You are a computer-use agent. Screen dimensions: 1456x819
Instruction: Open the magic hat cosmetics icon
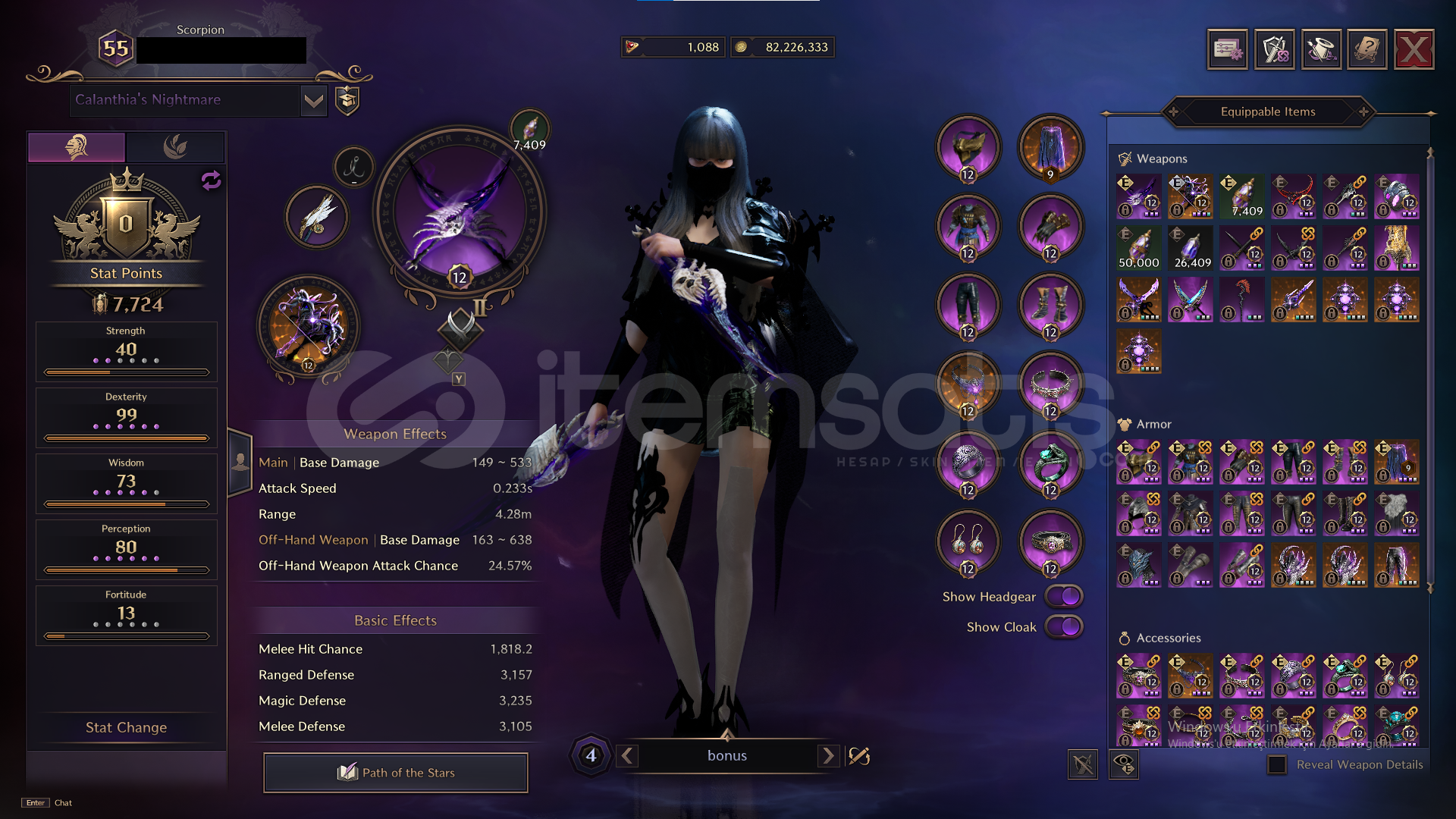1321,49
